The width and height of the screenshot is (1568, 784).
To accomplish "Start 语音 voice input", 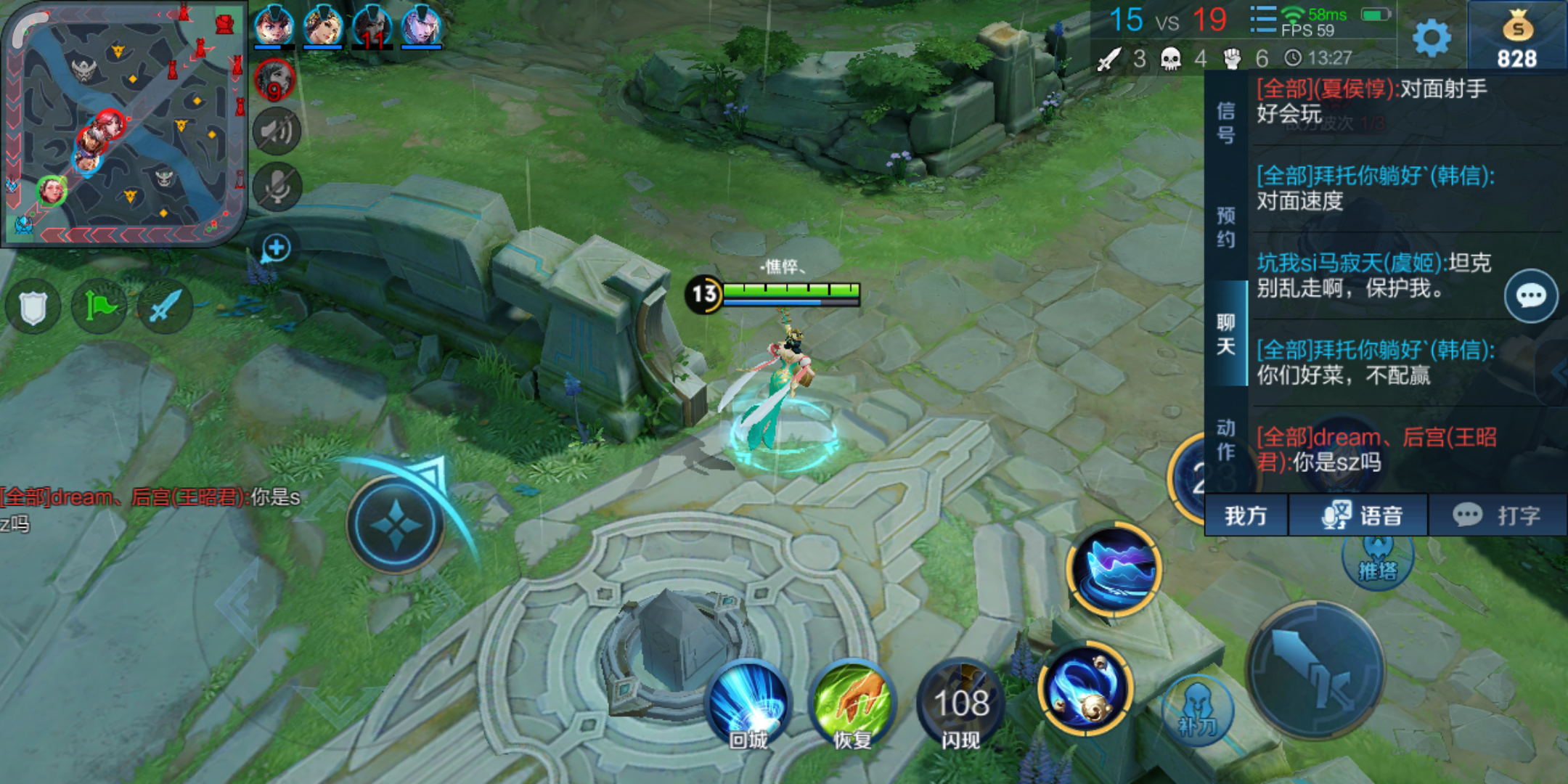I will [1360, 515].
